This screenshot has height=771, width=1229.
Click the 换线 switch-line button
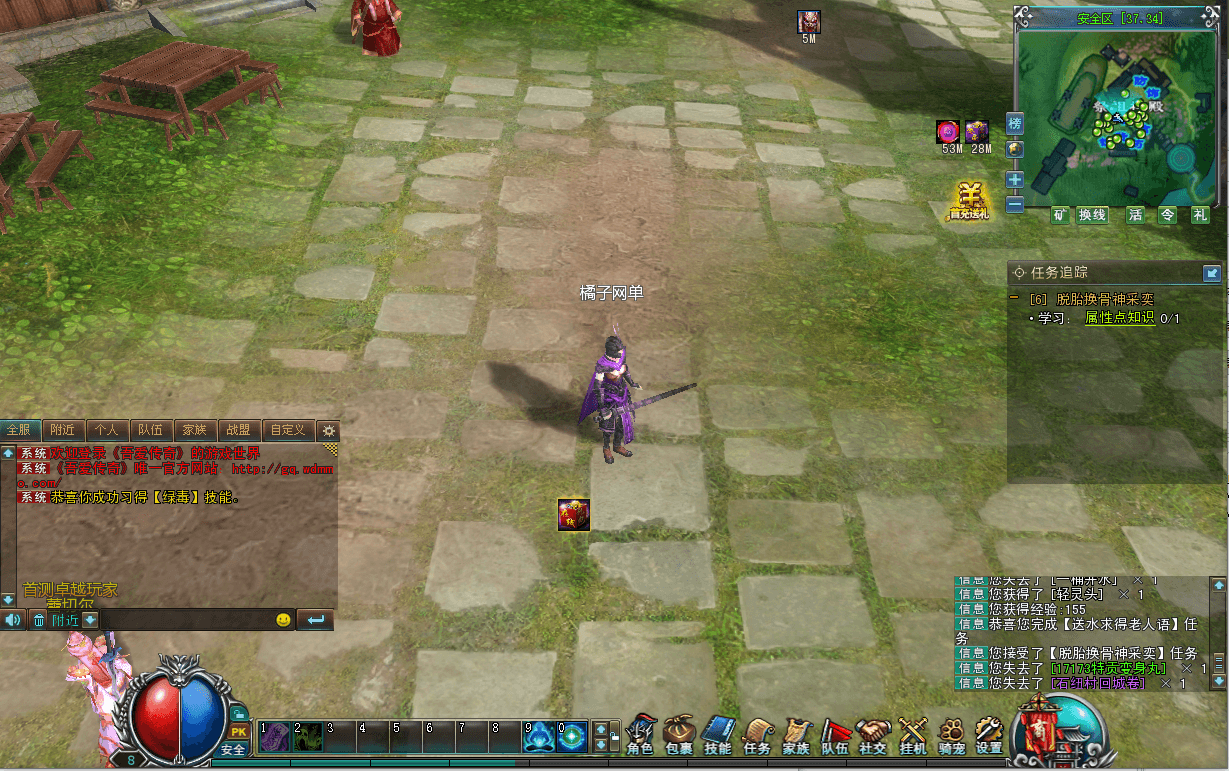1092,215
